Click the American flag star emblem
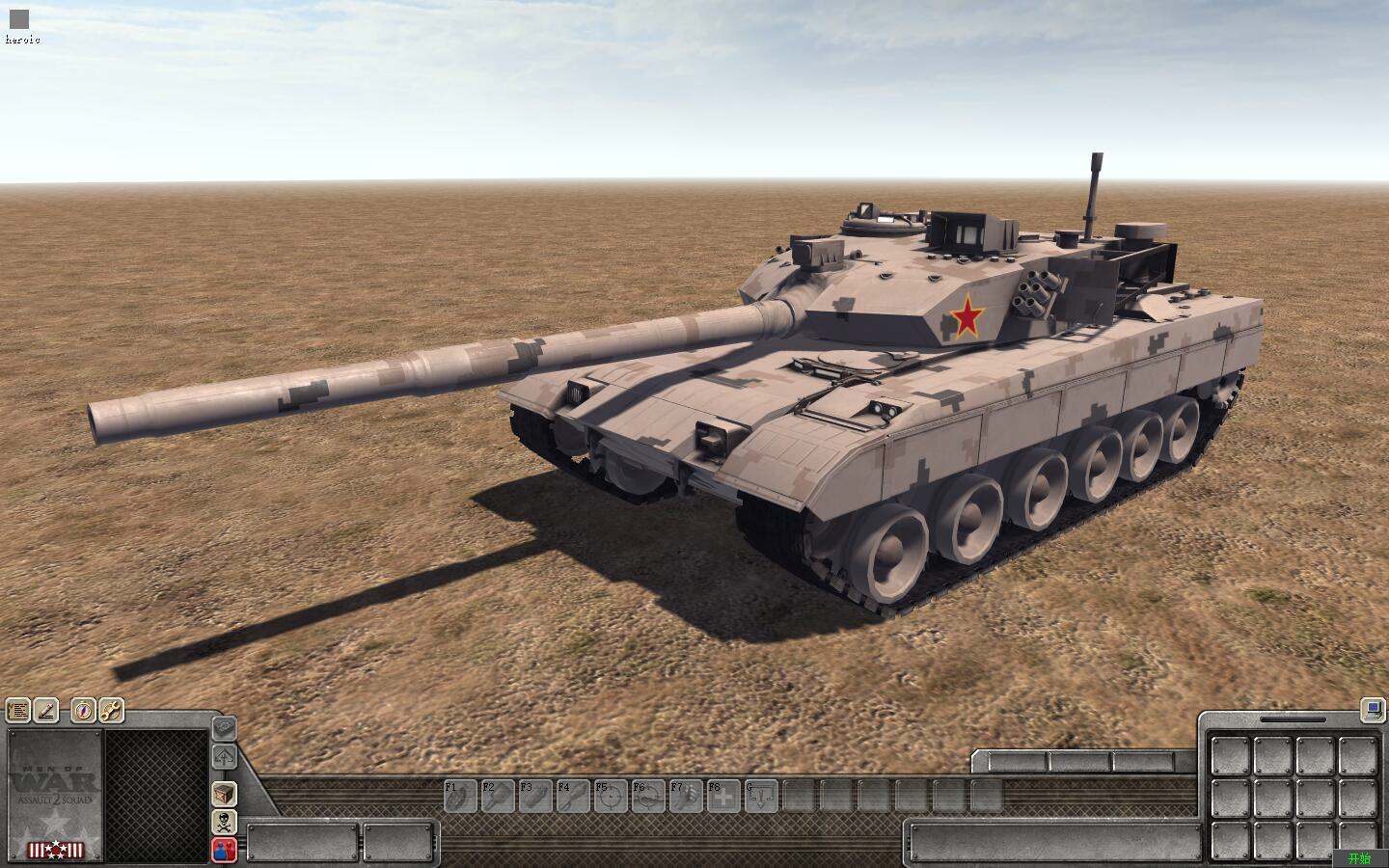The width and height of the screenshot is (1389, 868). tap(56, 850)
